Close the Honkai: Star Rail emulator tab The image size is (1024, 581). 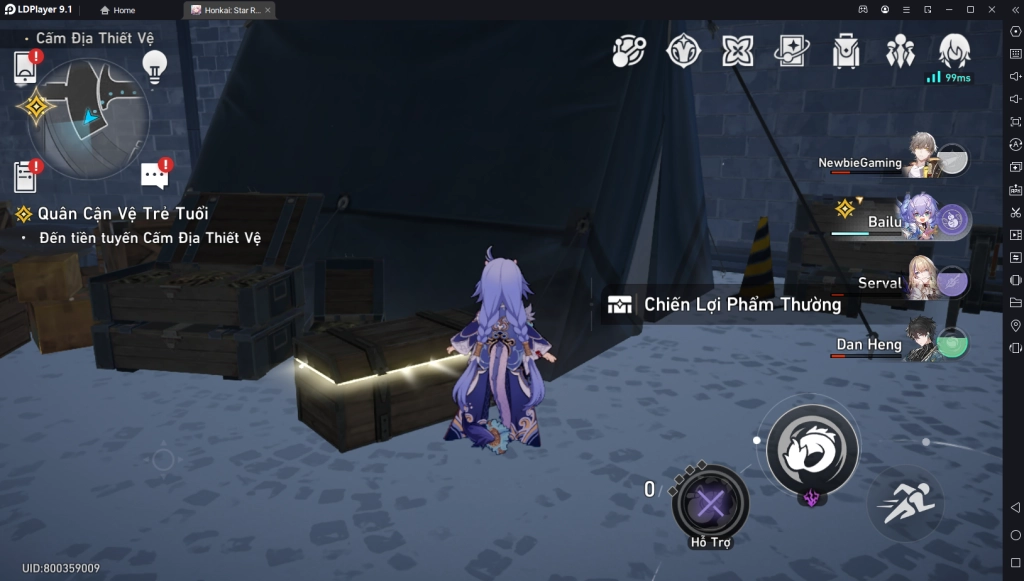[267, 10]
